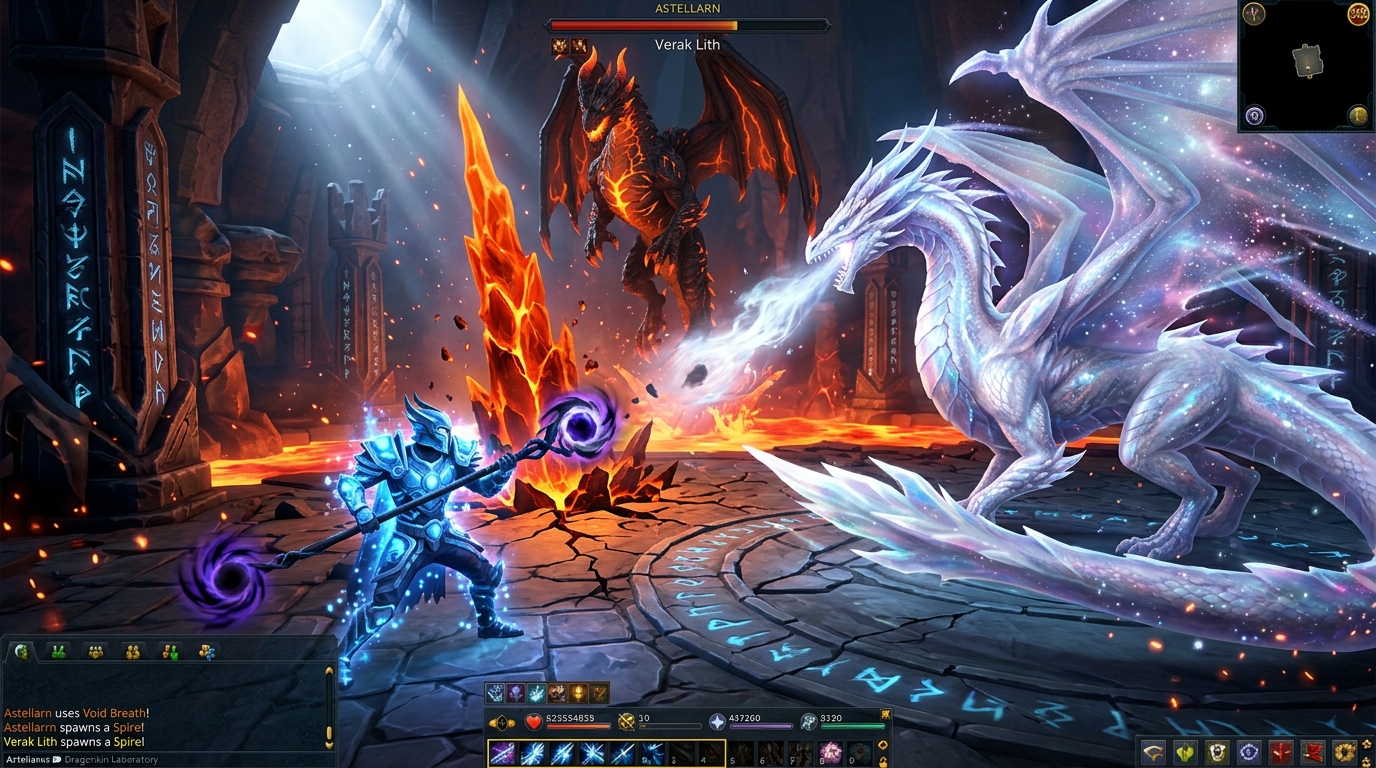Click the skull icon beside the 30 counter

pyautogui.click(x=626, y=722)
